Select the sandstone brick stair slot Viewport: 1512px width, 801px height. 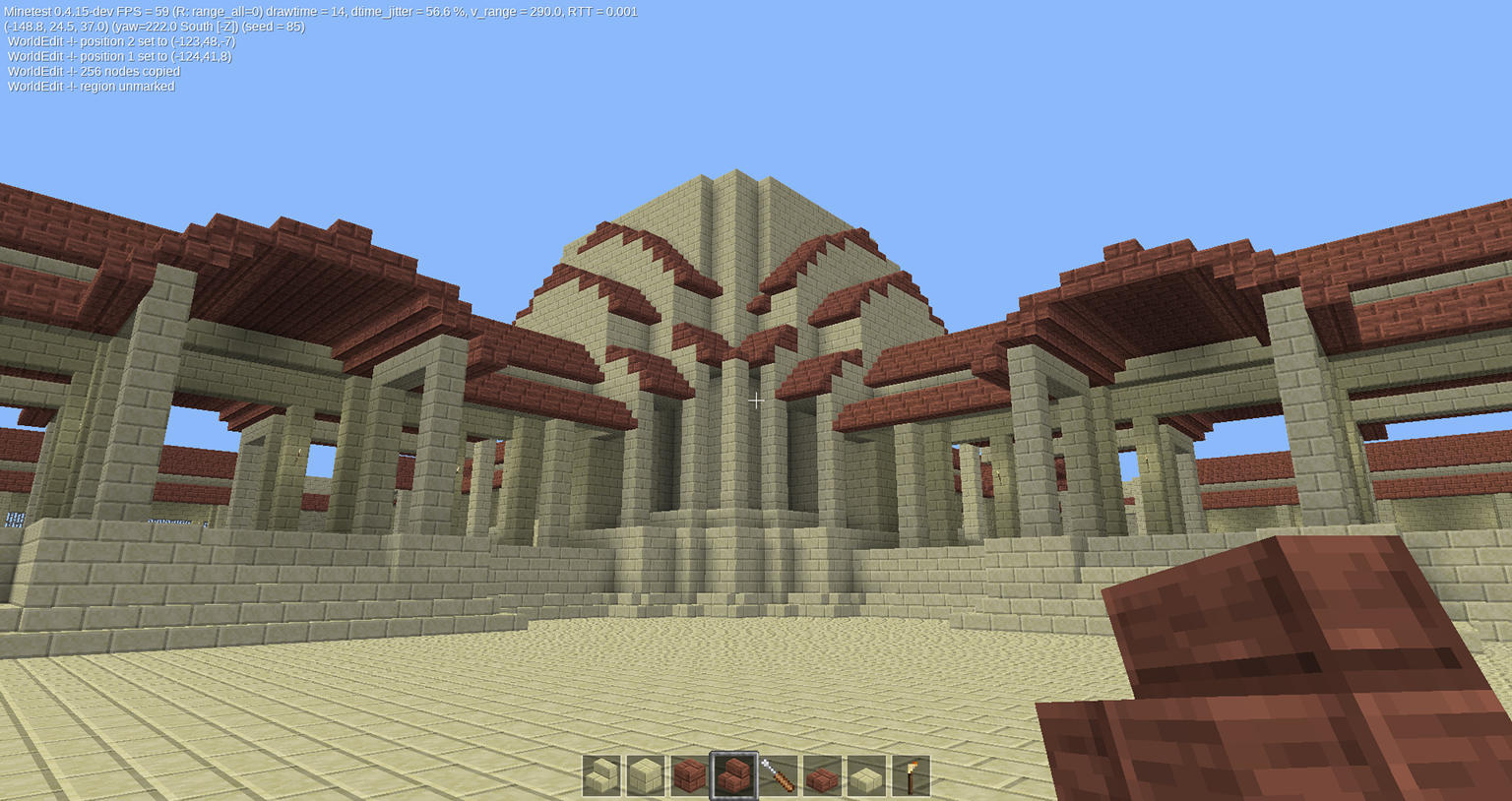click(601, 775)
